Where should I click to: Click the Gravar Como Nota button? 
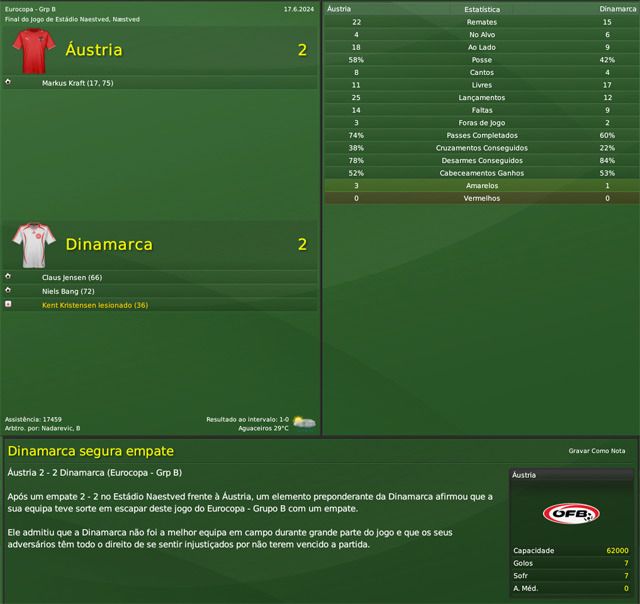tap(596, 452)
